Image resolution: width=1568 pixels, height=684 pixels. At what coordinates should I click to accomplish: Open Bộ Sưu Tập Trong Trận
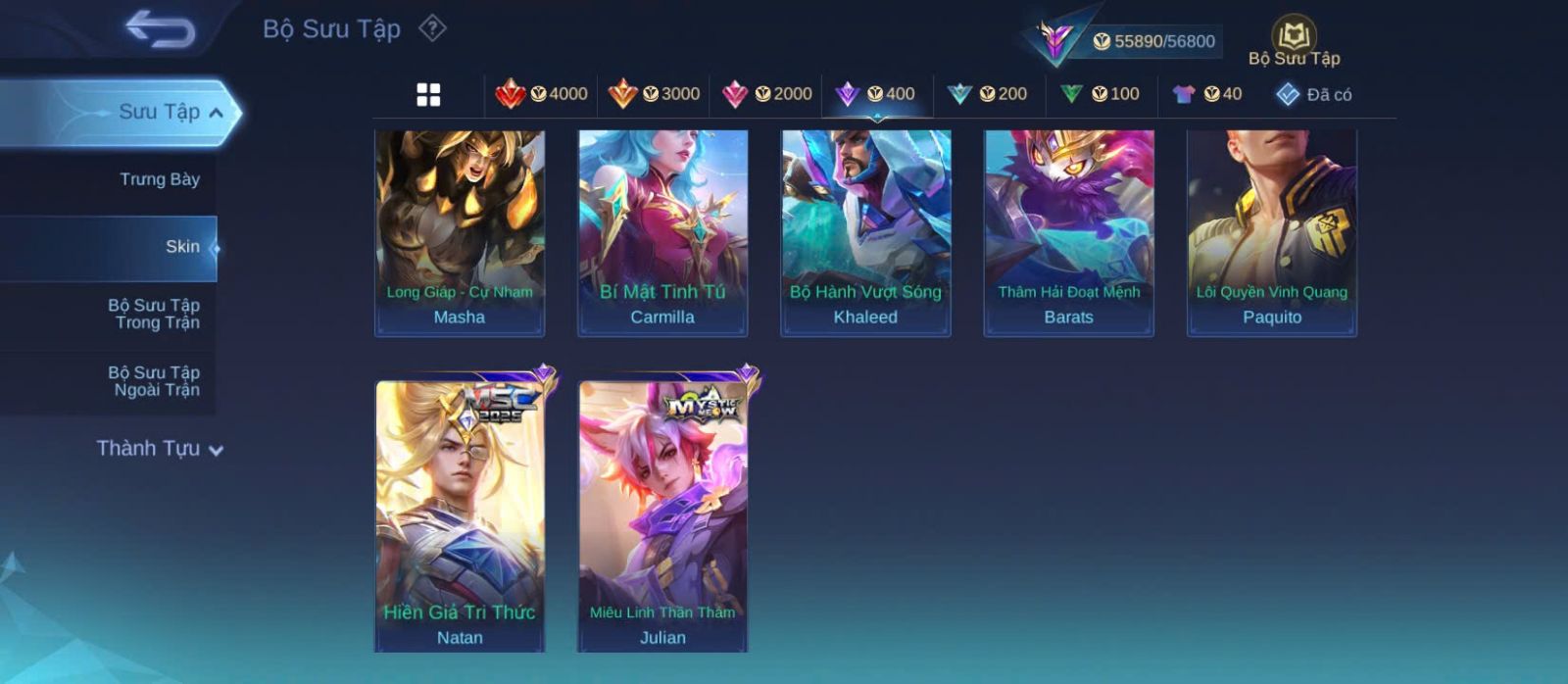coord(154,314)
